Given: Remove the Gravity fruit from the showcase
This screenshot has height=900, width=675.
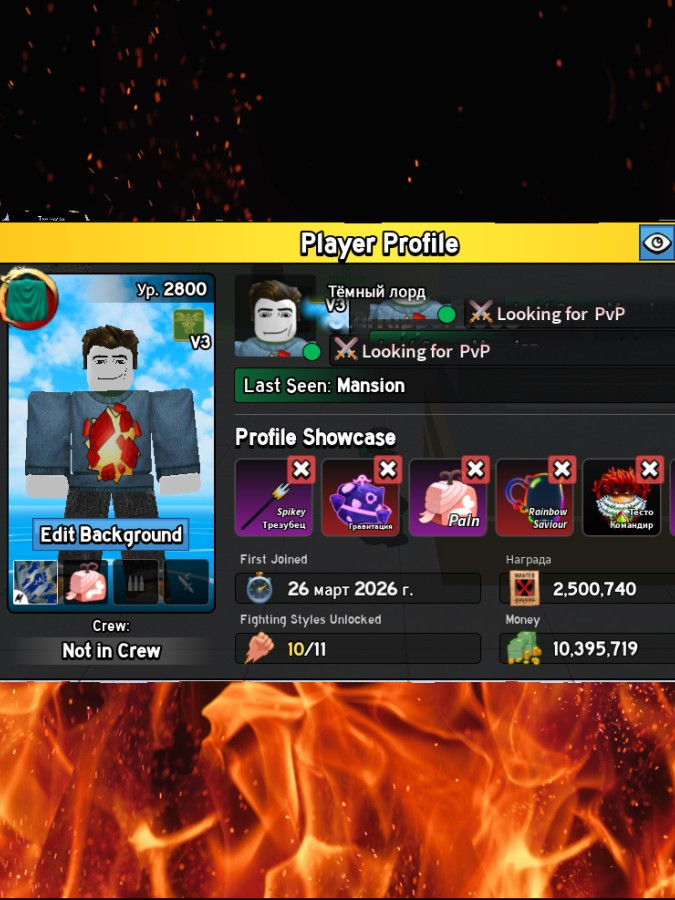Looking at the screenshot, I should (x=387, y=469).
